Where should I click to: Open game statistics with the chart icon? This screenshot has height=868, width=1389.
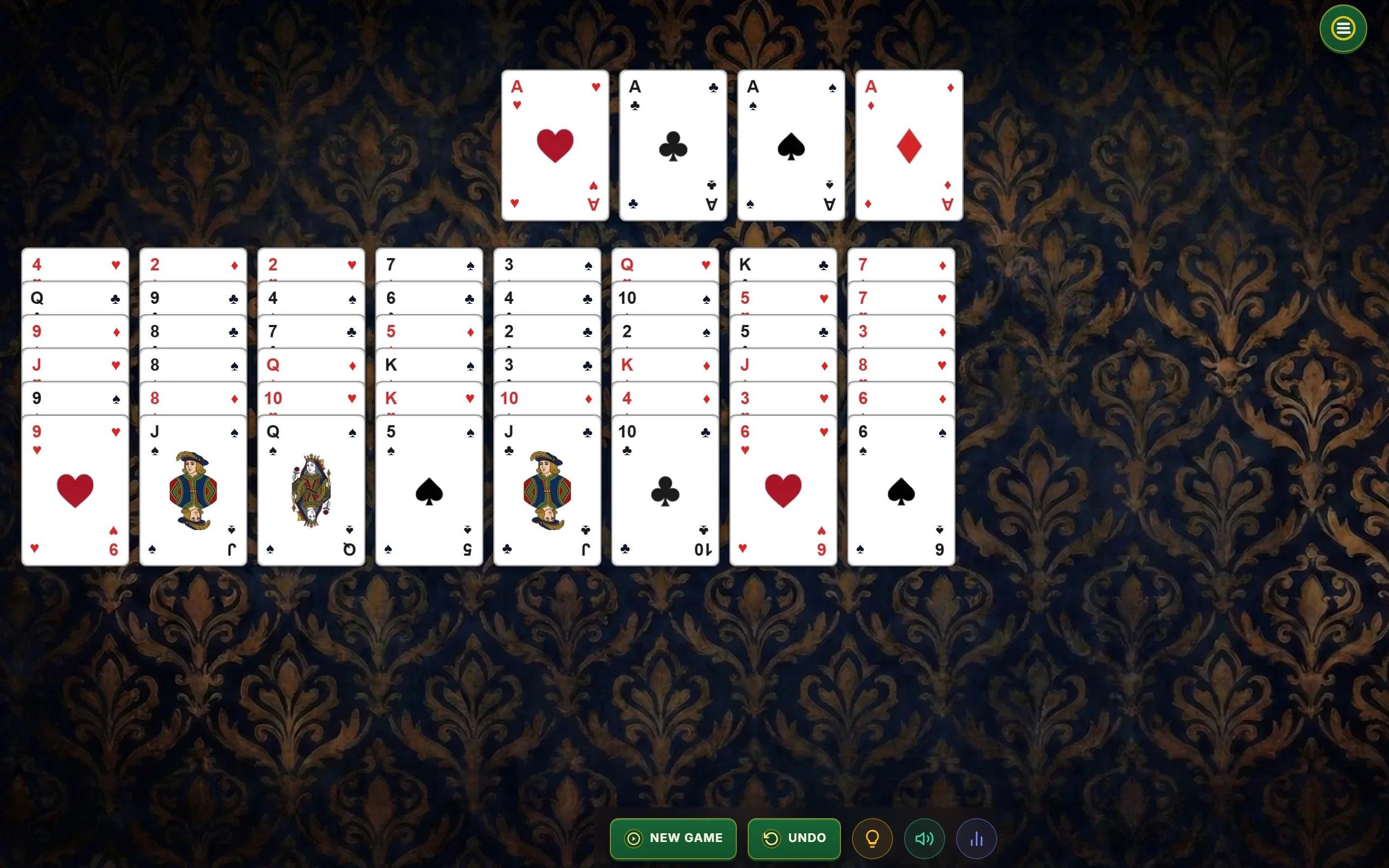pos(976,838)
